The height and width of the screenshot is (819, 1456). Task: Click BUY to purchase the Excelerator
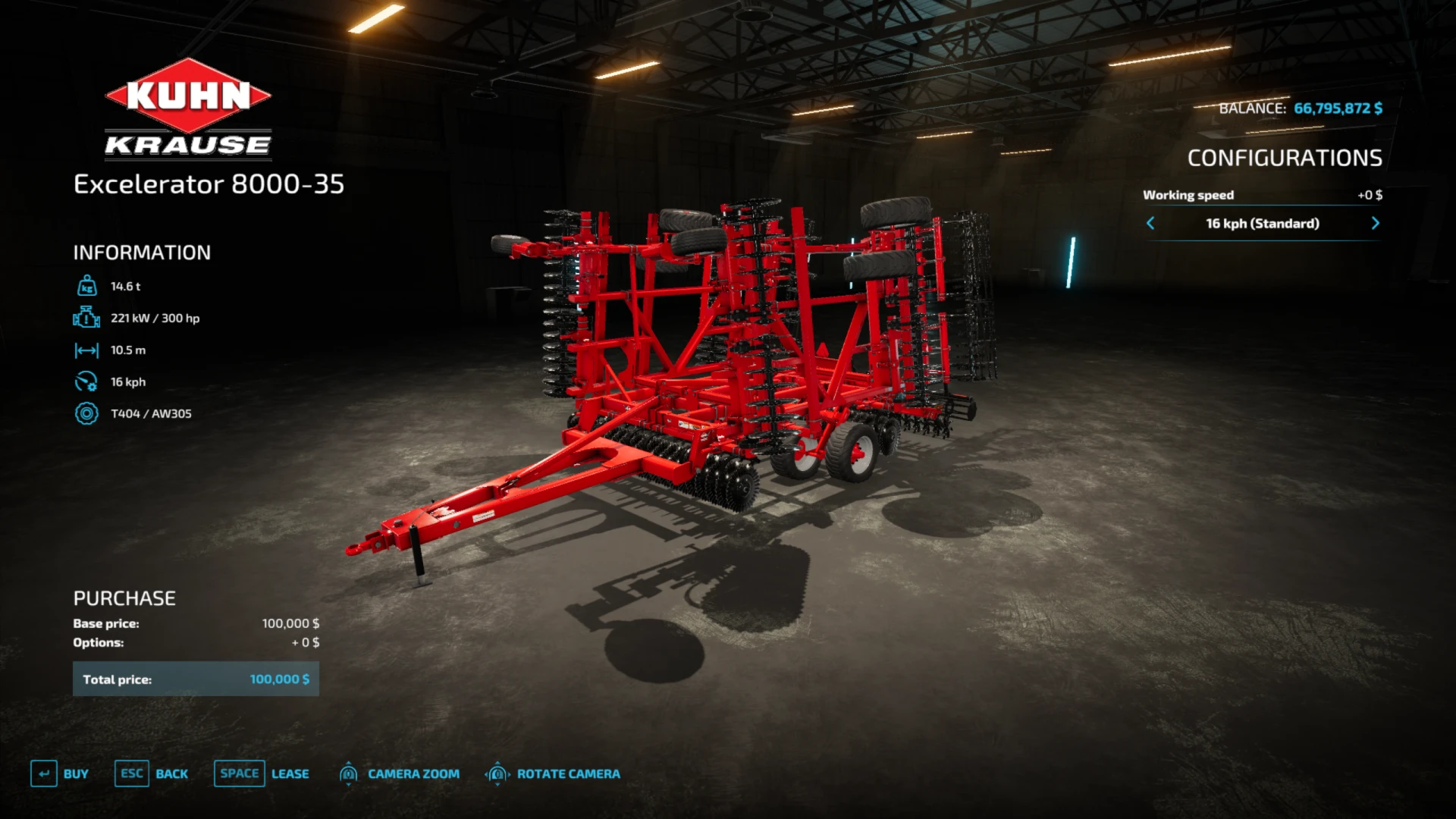coord(76,773)
